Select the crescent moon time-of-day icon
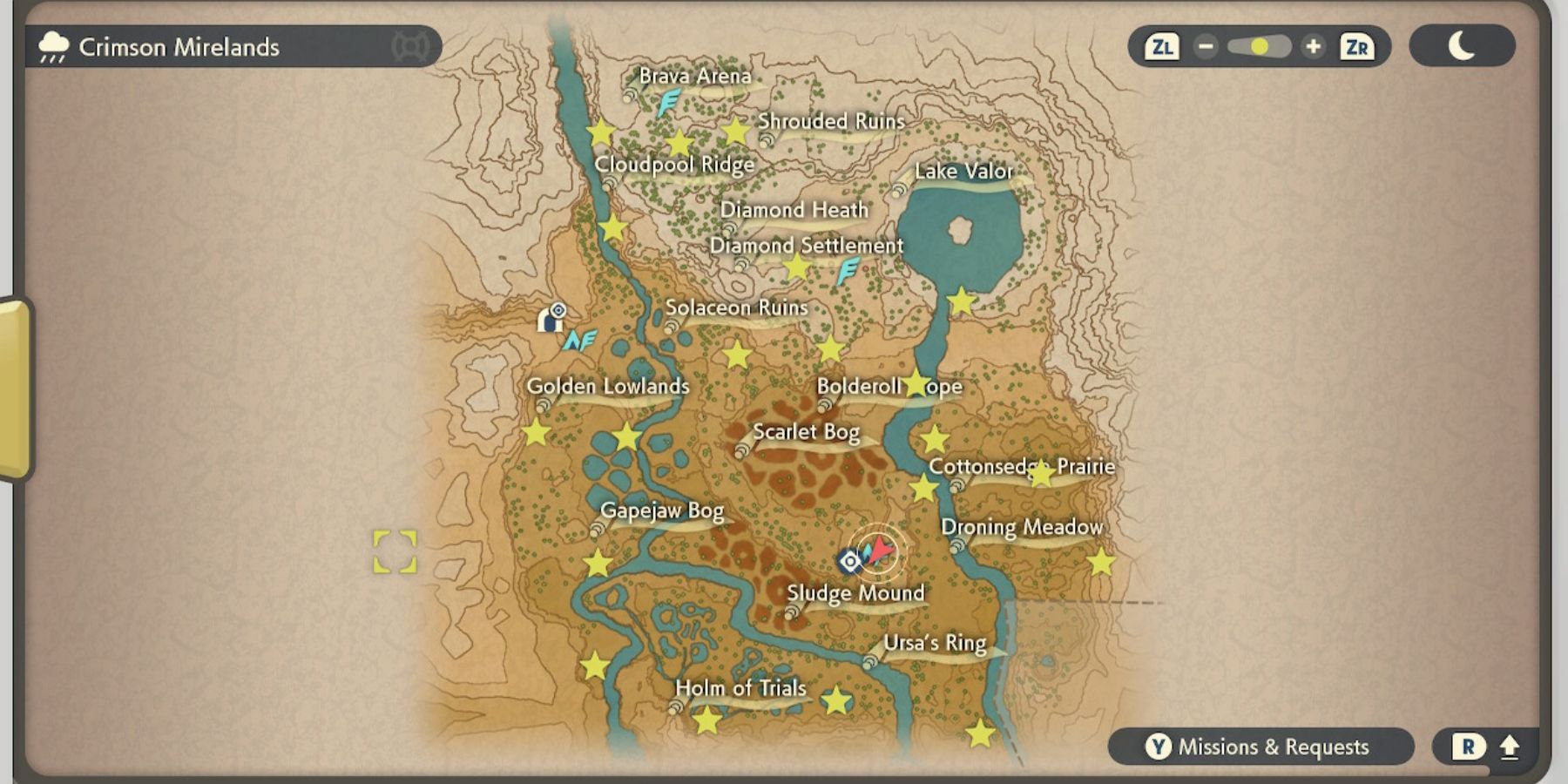The image size is (1568, 784). (x=1463, y=46)
